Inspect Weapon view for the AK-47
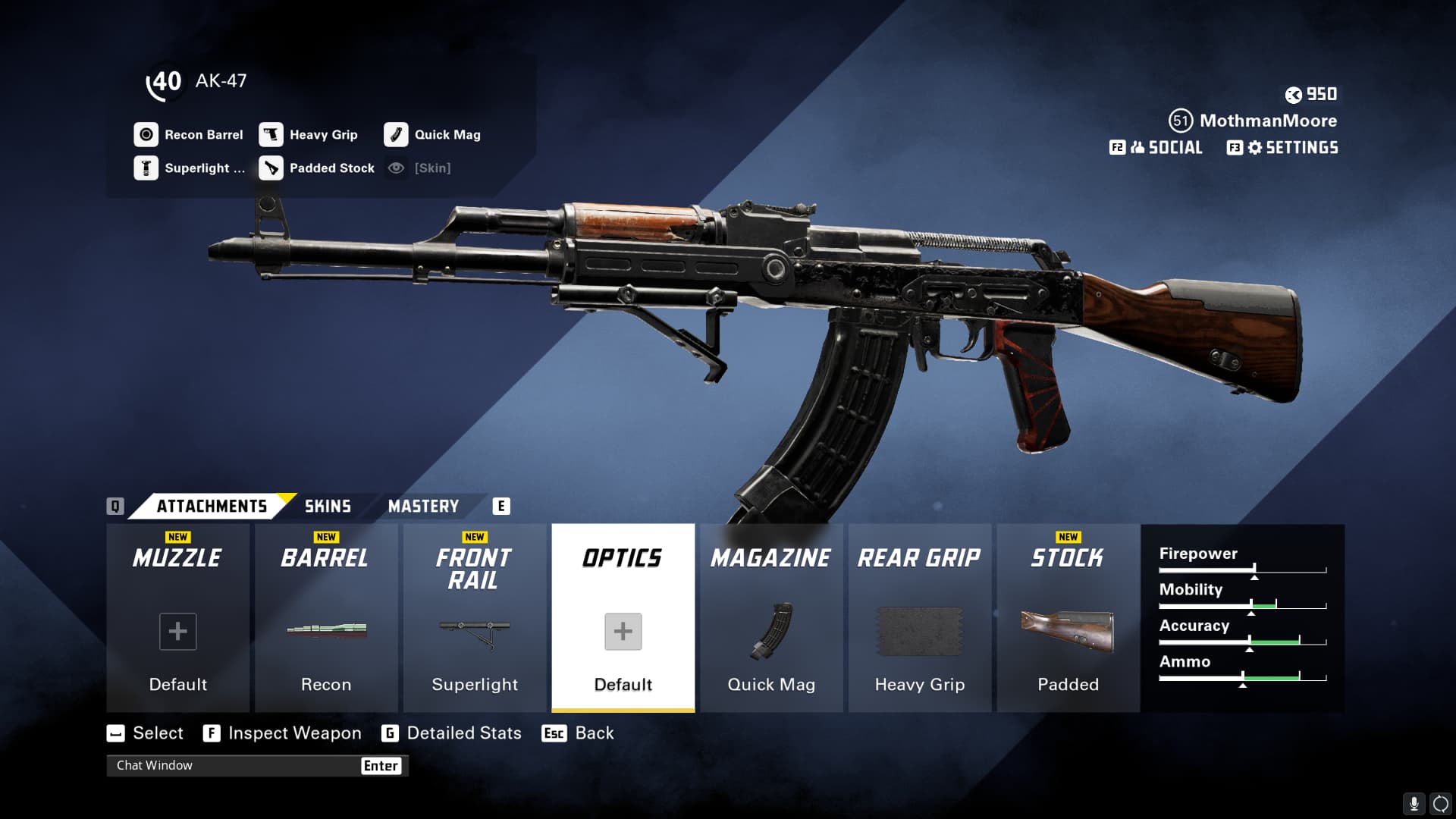This screenshot has width=1456, height=819. (x=282, y=733)
